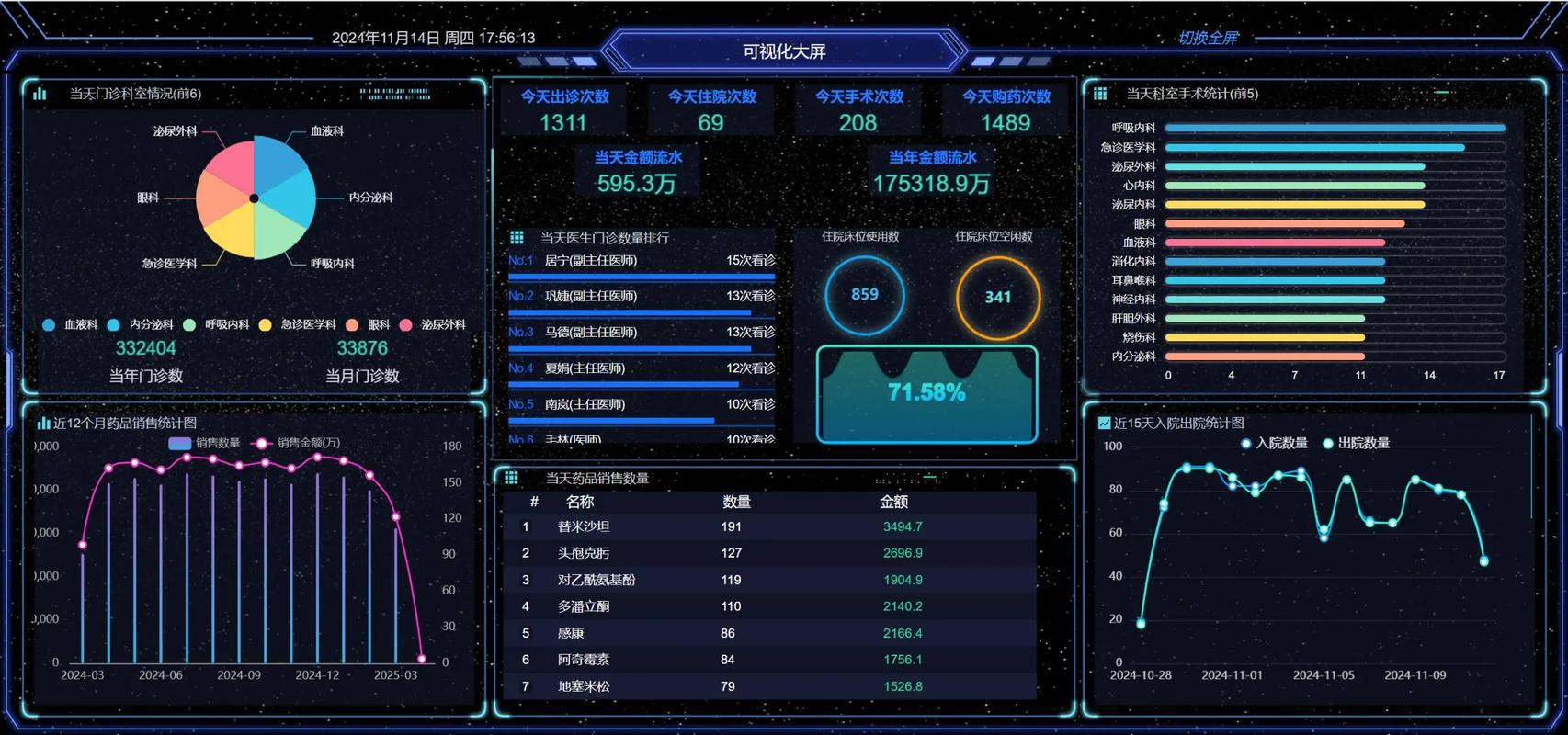Select the grid icon next to 当天医生门诊数量排行
This screenshot has height=735, width=1568.
pyautogui.click(x=517, y=237)
